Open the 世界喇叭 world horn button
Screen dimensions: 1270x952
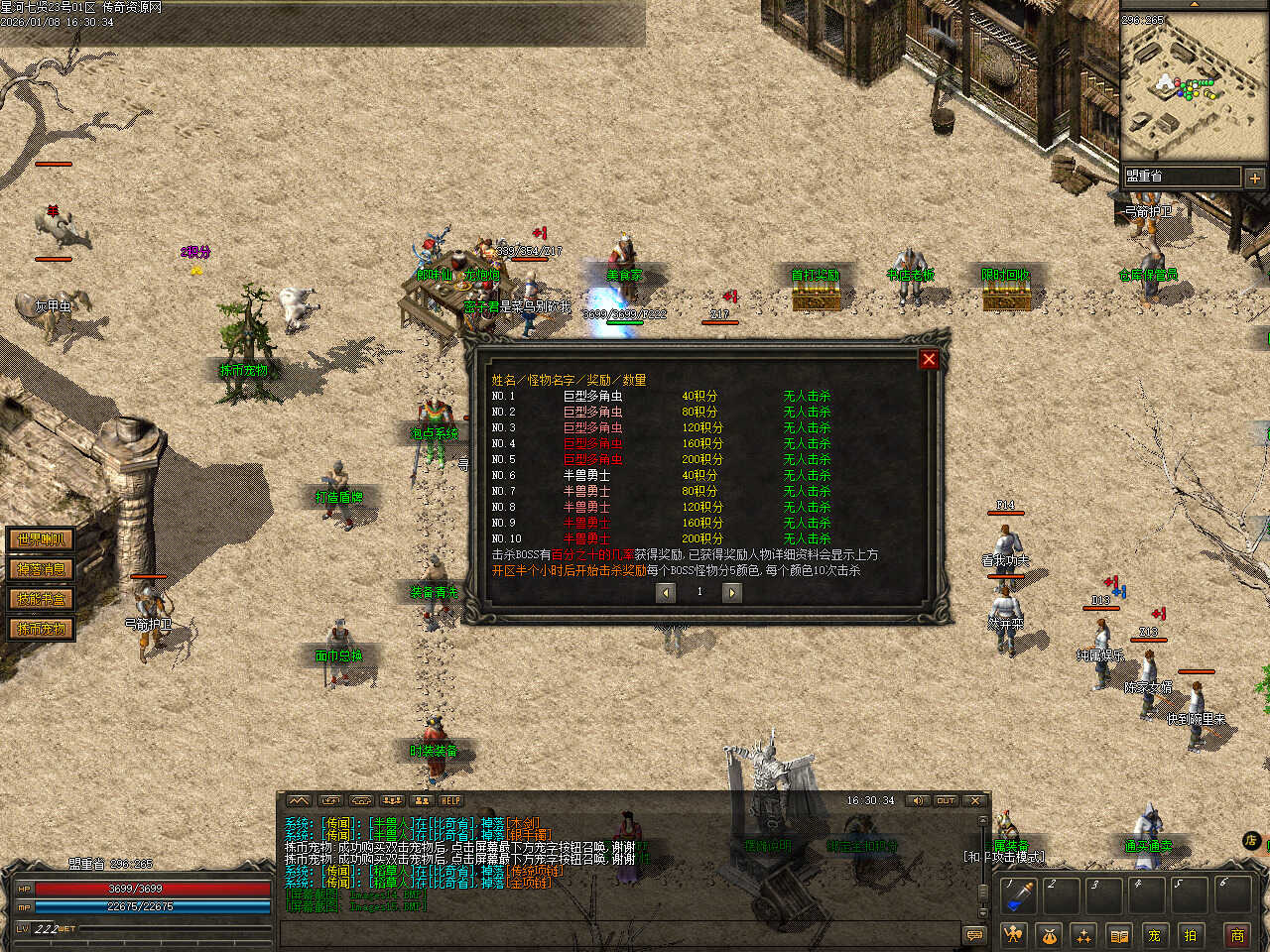(x=41, y=539)
